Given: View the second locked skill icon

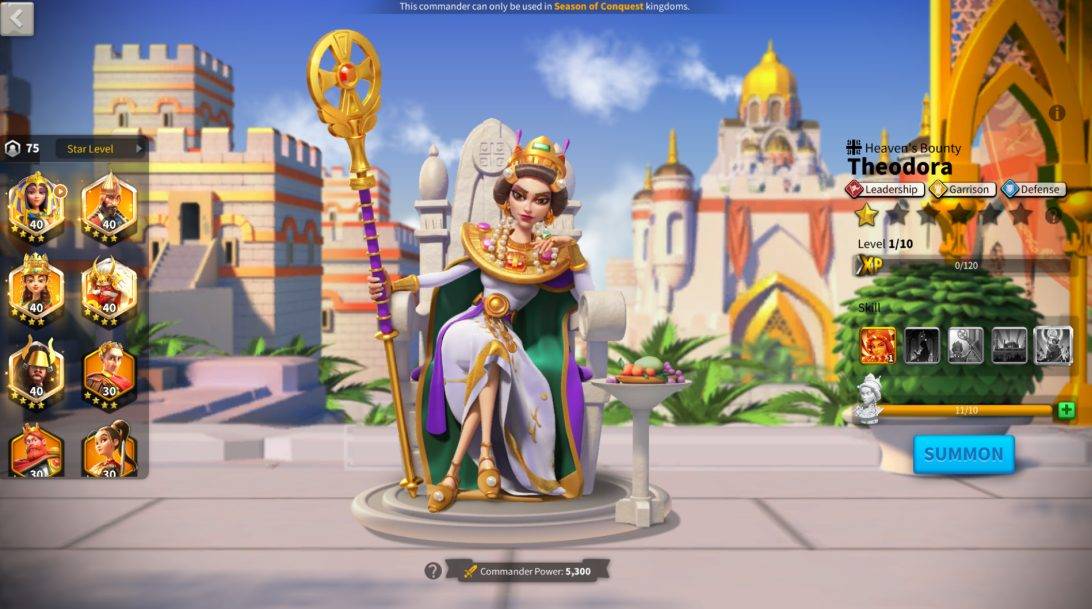Looking at the screenshot, I should click(922, 345).
